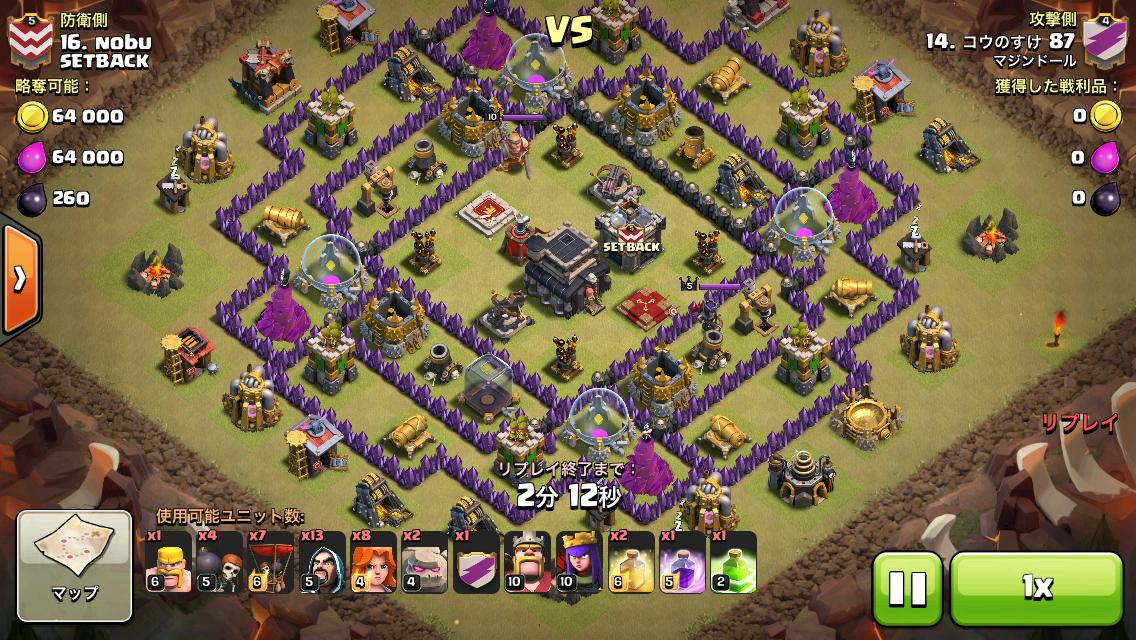Expand the orange side arrow panel
Image resolution: width=1136 pixels, height=640 pixels.
pos(18,279)
